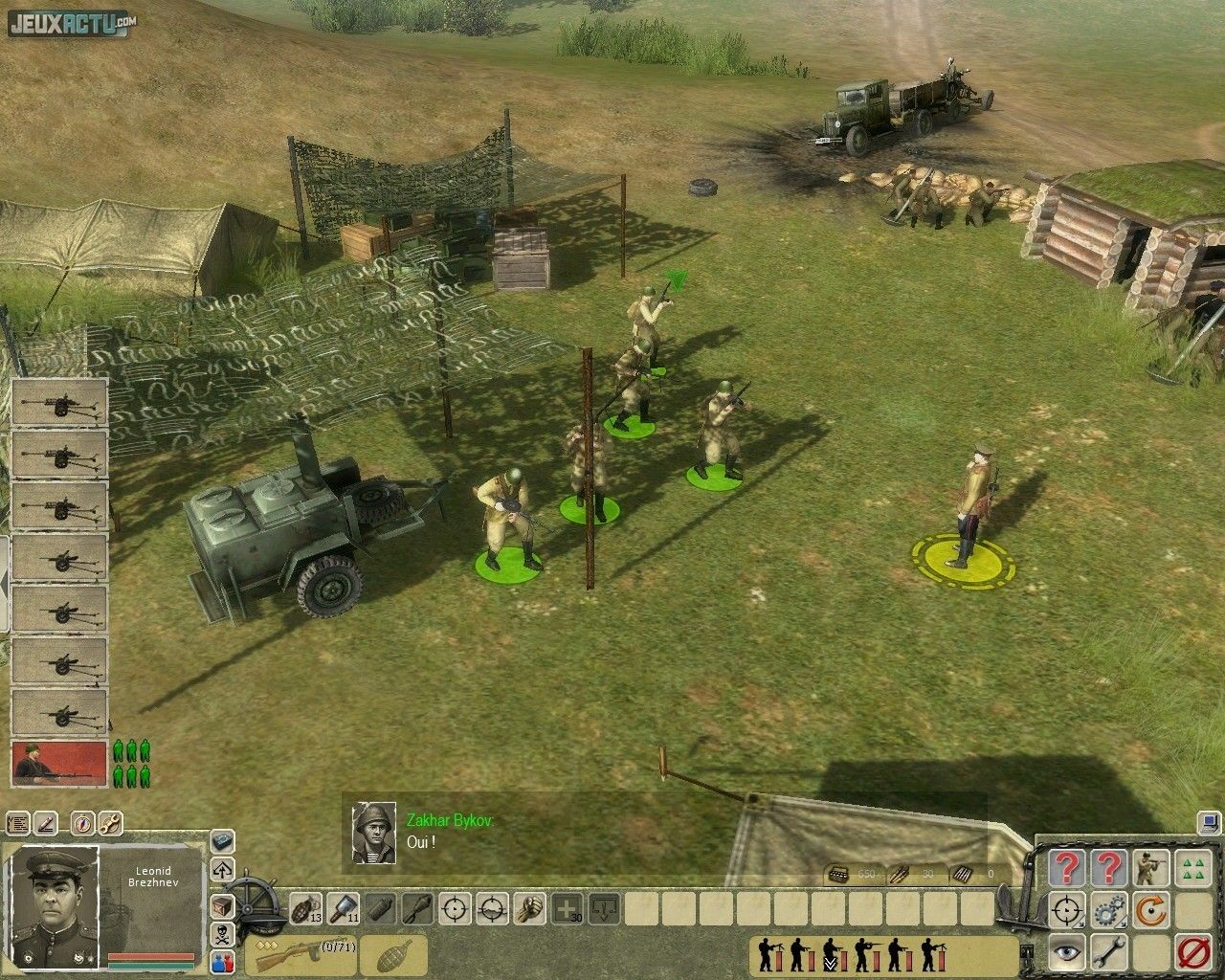Viewport: 1225px width, 980px height.
Task: Open the wooden crate inventory button
Action: 222,905
